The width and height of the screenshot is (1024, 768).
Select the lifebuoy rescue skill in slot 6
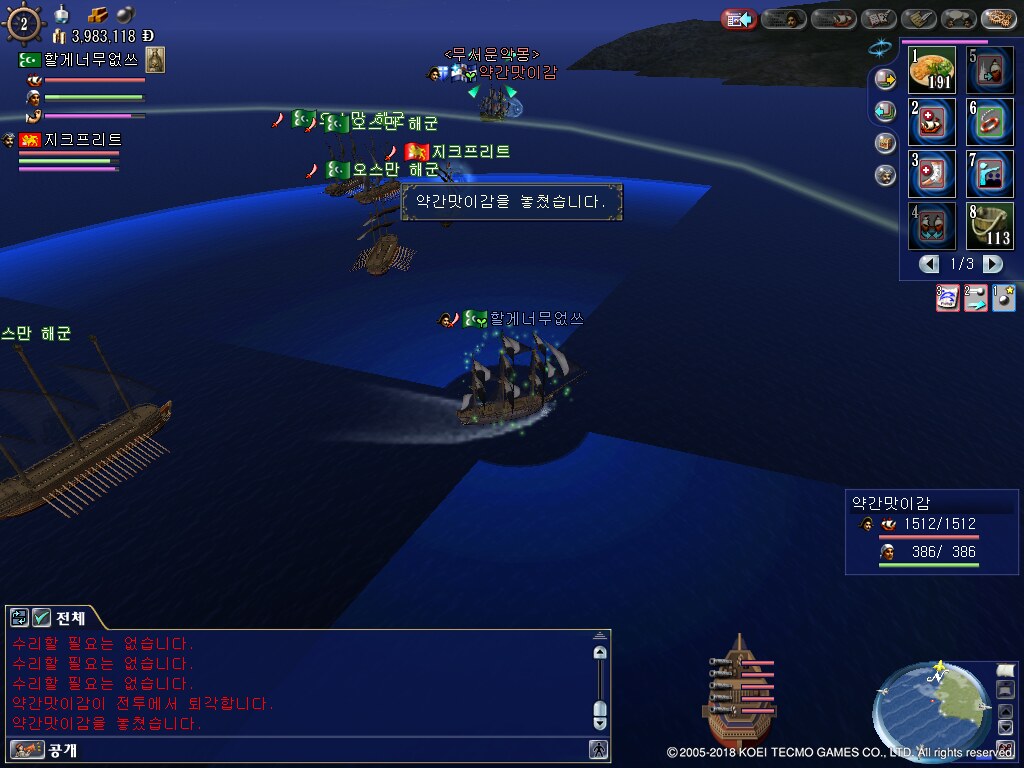tap(990, 122)
